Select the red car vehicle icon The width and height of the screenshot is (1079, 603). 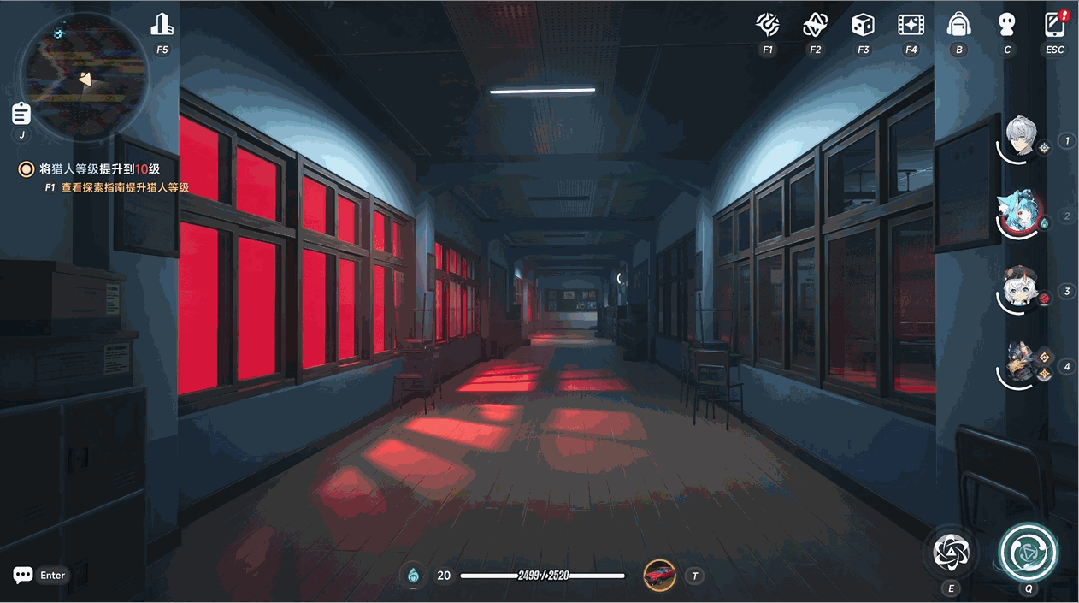[660, 575]
